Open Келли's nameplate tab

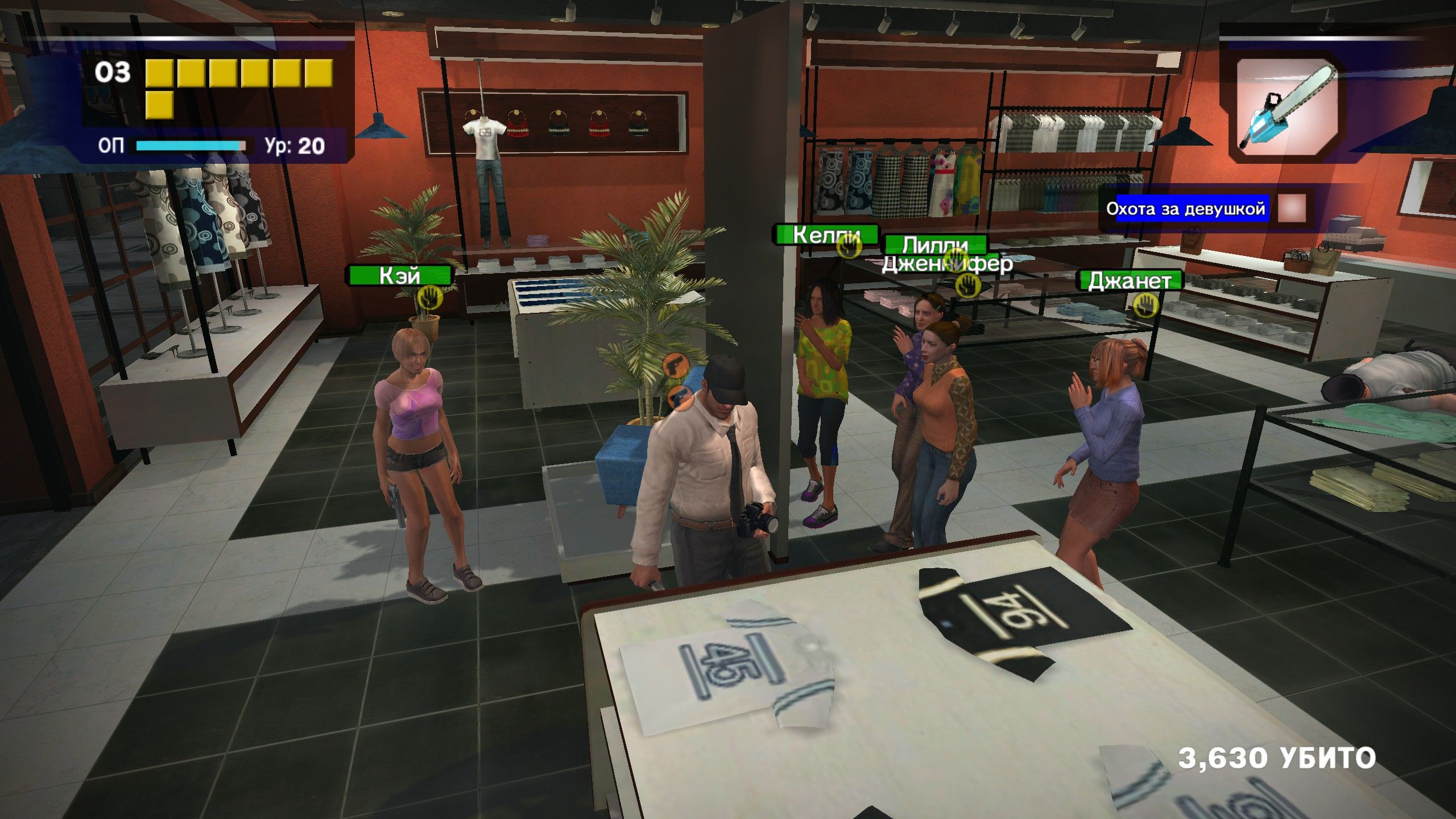point(825,234)
